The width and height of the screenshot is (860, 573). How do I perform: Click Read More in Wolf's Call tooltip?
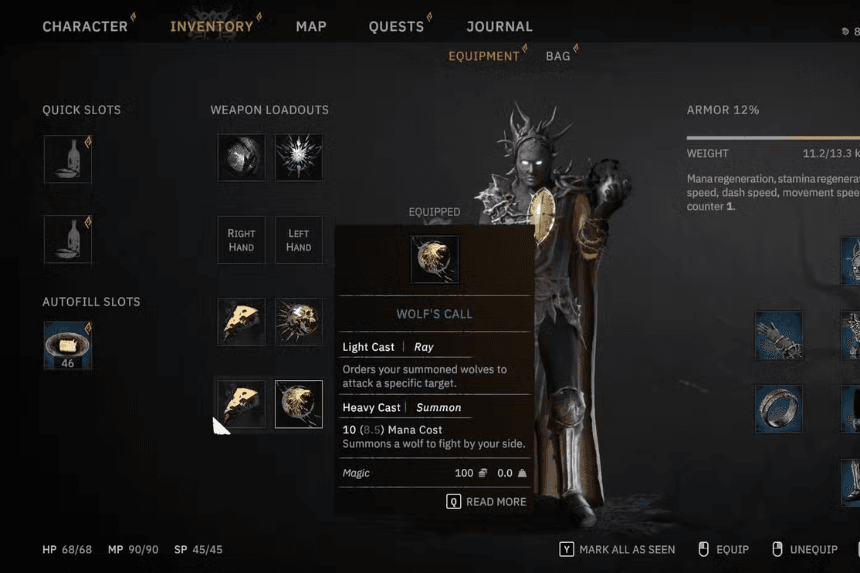(487, 501)
